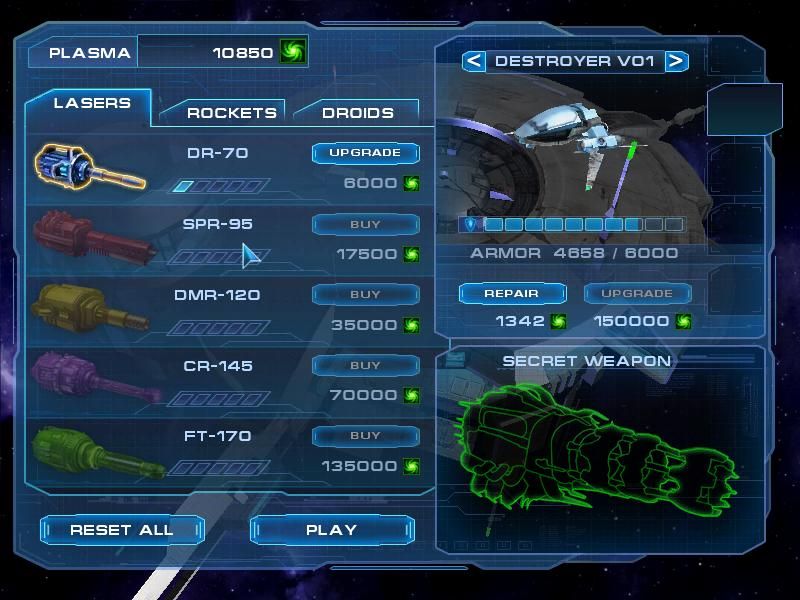Select the purple CR-145 weapon image

pos(90,378)
